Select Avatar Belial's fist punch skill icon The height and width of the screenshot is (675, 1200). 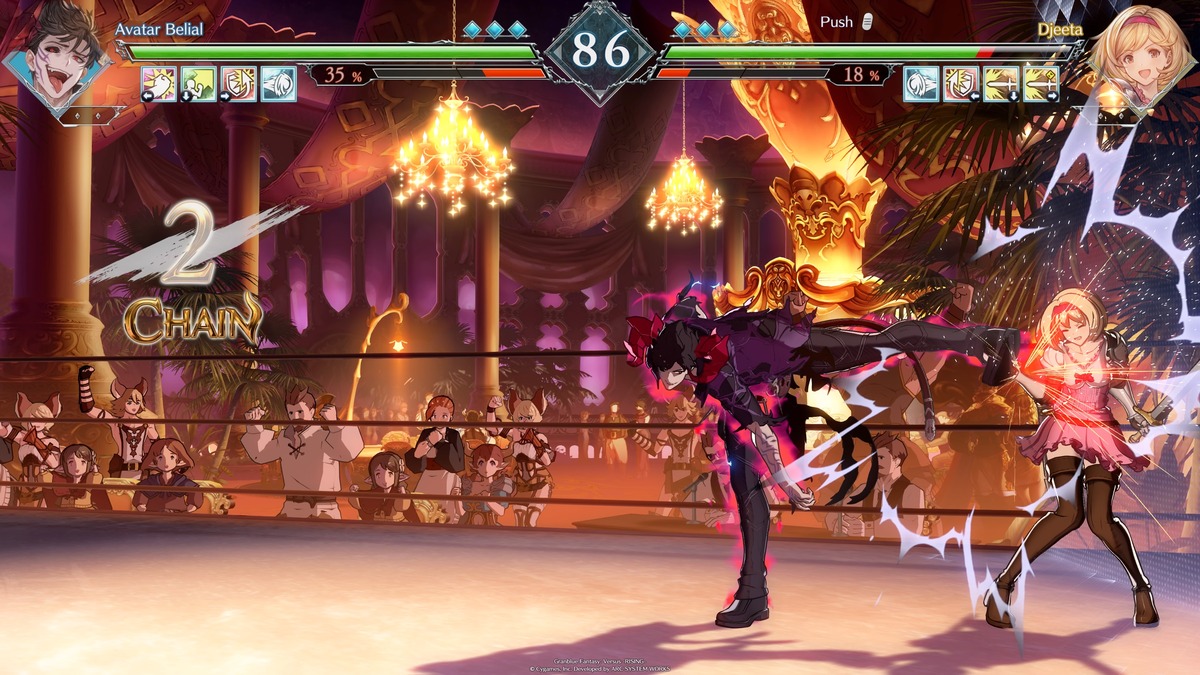click(159, 84)
